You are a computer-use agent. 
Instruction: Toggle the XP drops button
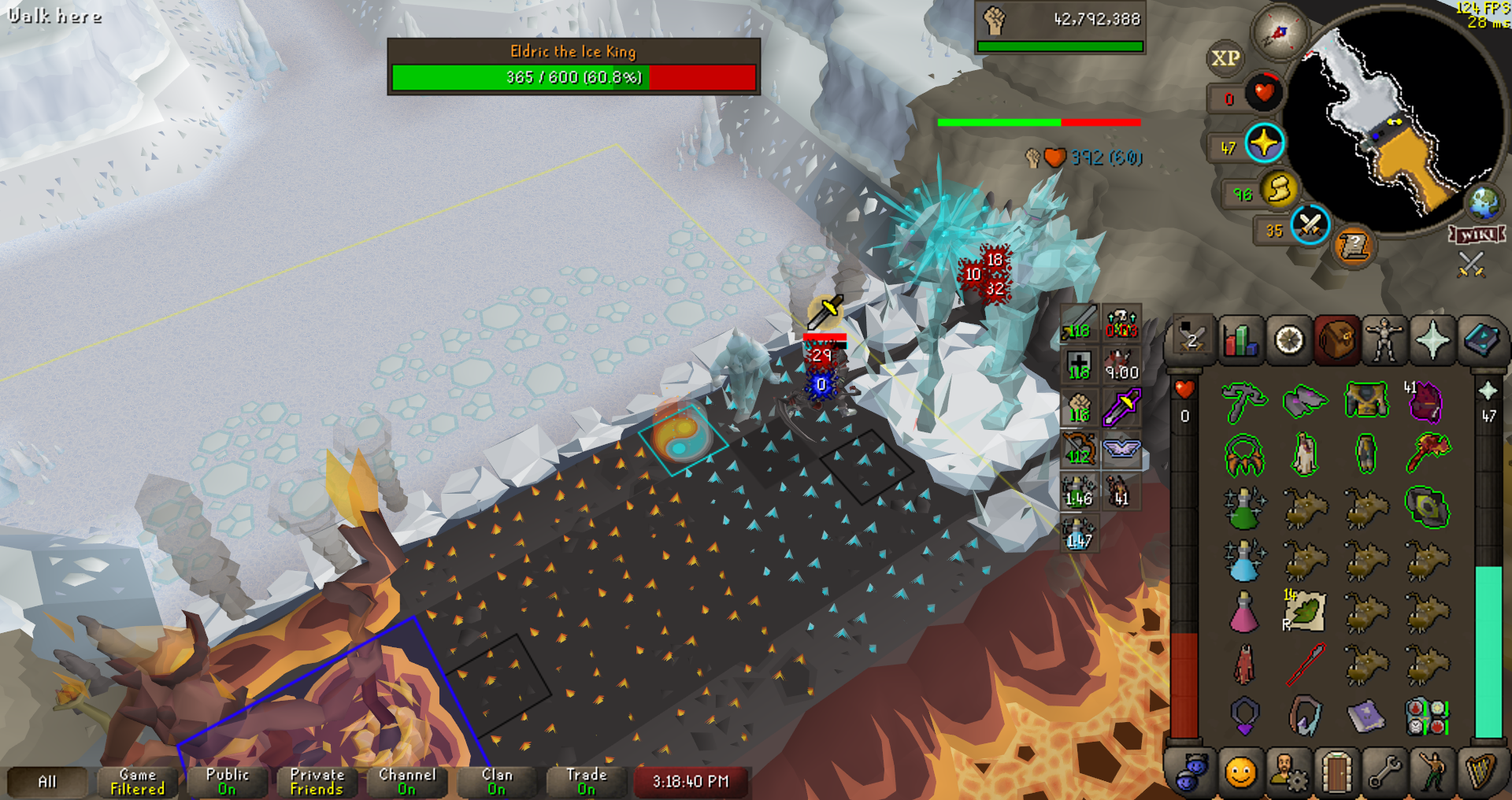click(1225, 58)
